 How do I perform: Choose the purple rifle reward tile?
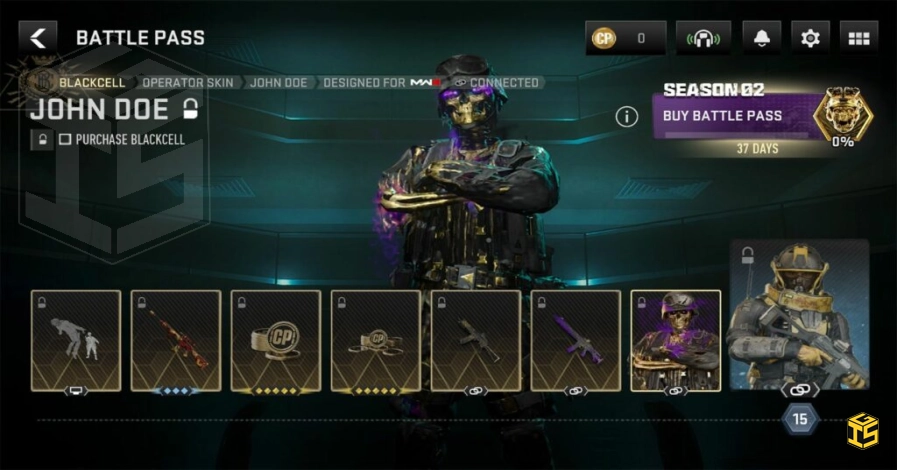tap(576, 341)
